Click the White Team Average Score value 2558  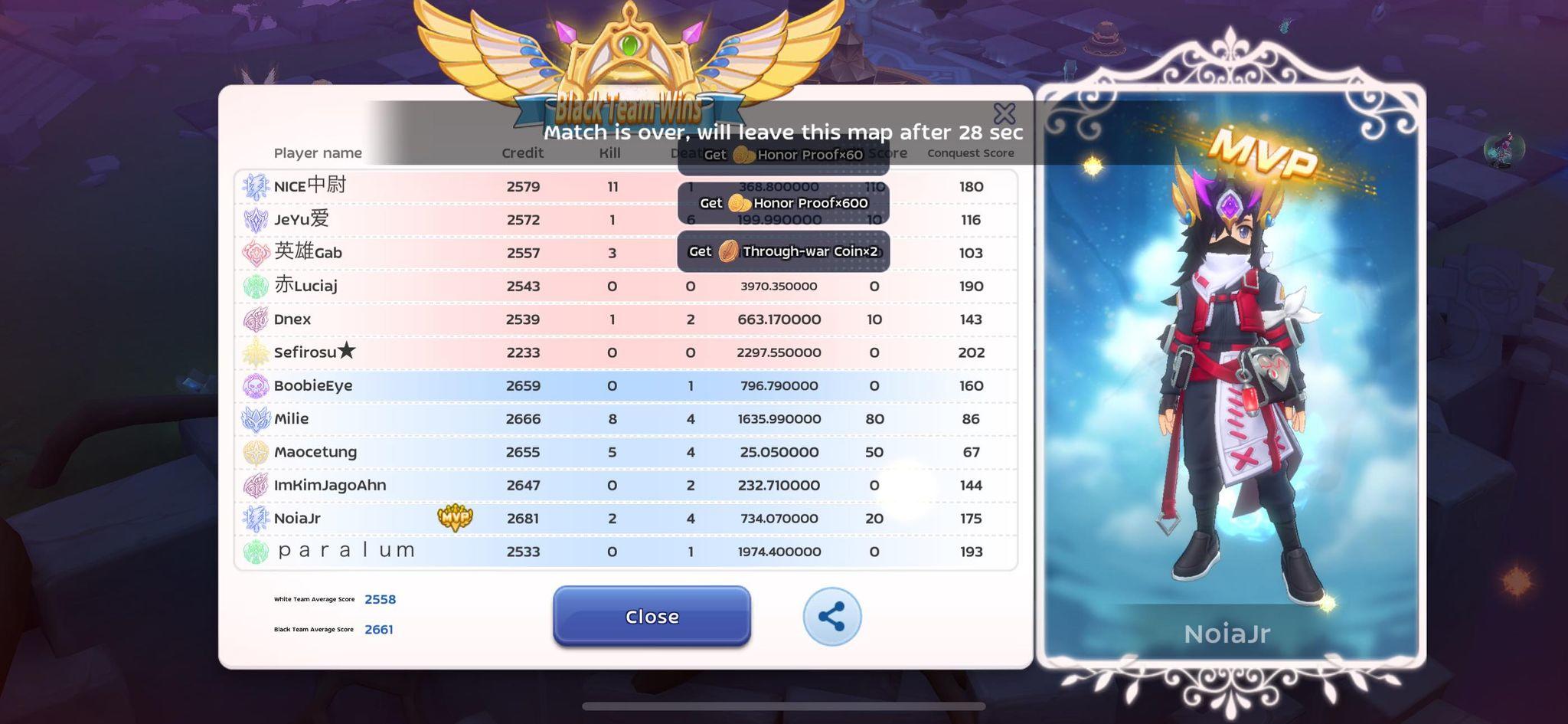coord(380,599)
